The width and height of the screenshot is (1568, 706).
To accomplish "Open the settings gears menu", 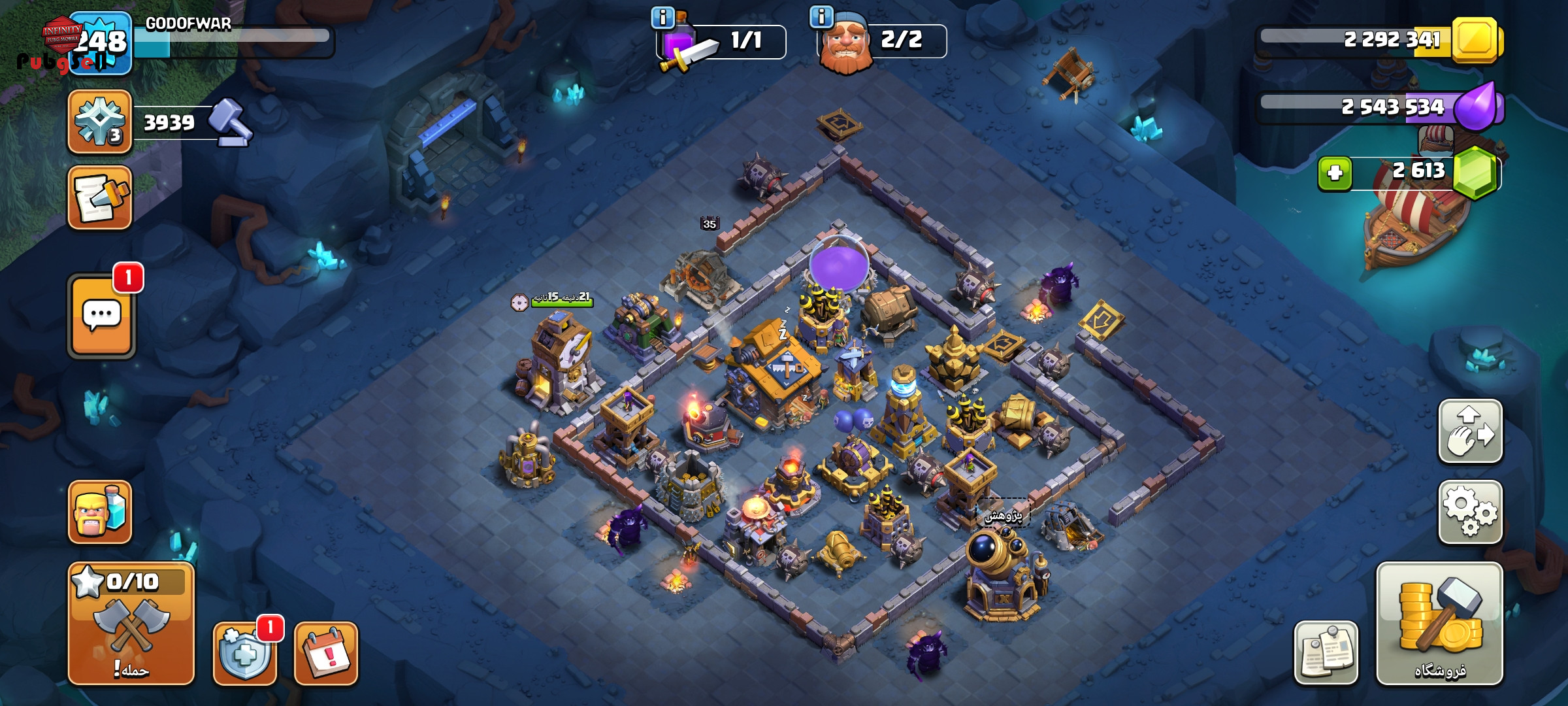I will point(1470,512).
